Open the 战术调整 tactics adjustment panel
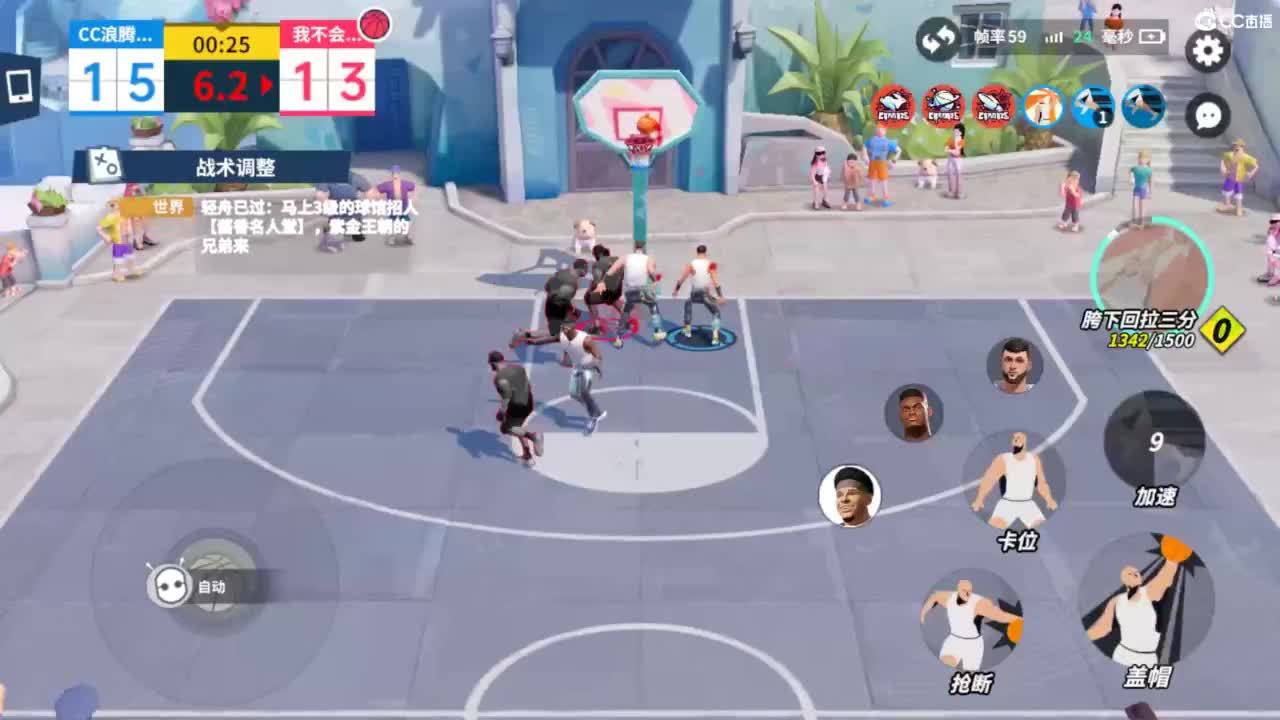The height and width of the screenshot is (720, 1280). (x=235, y=168)
